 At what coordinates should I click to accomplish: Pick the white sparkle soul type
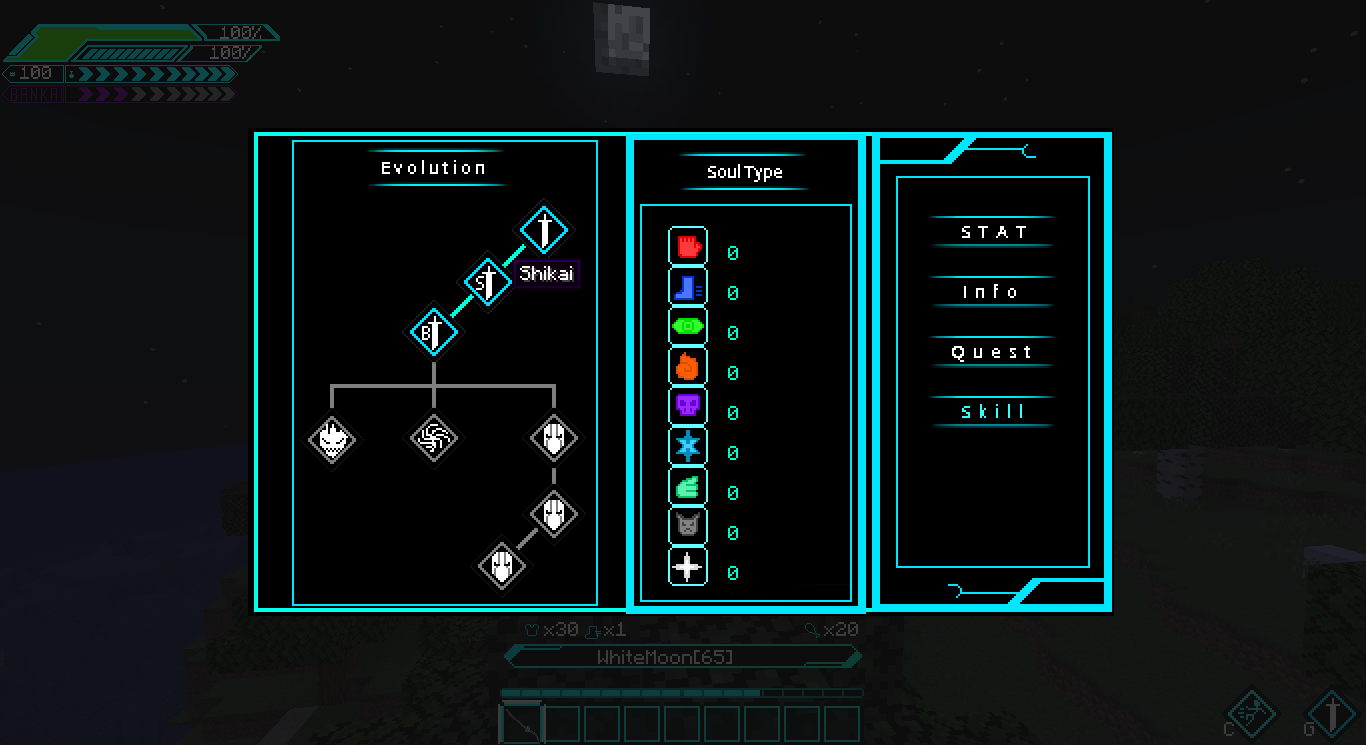pos(688,567)
